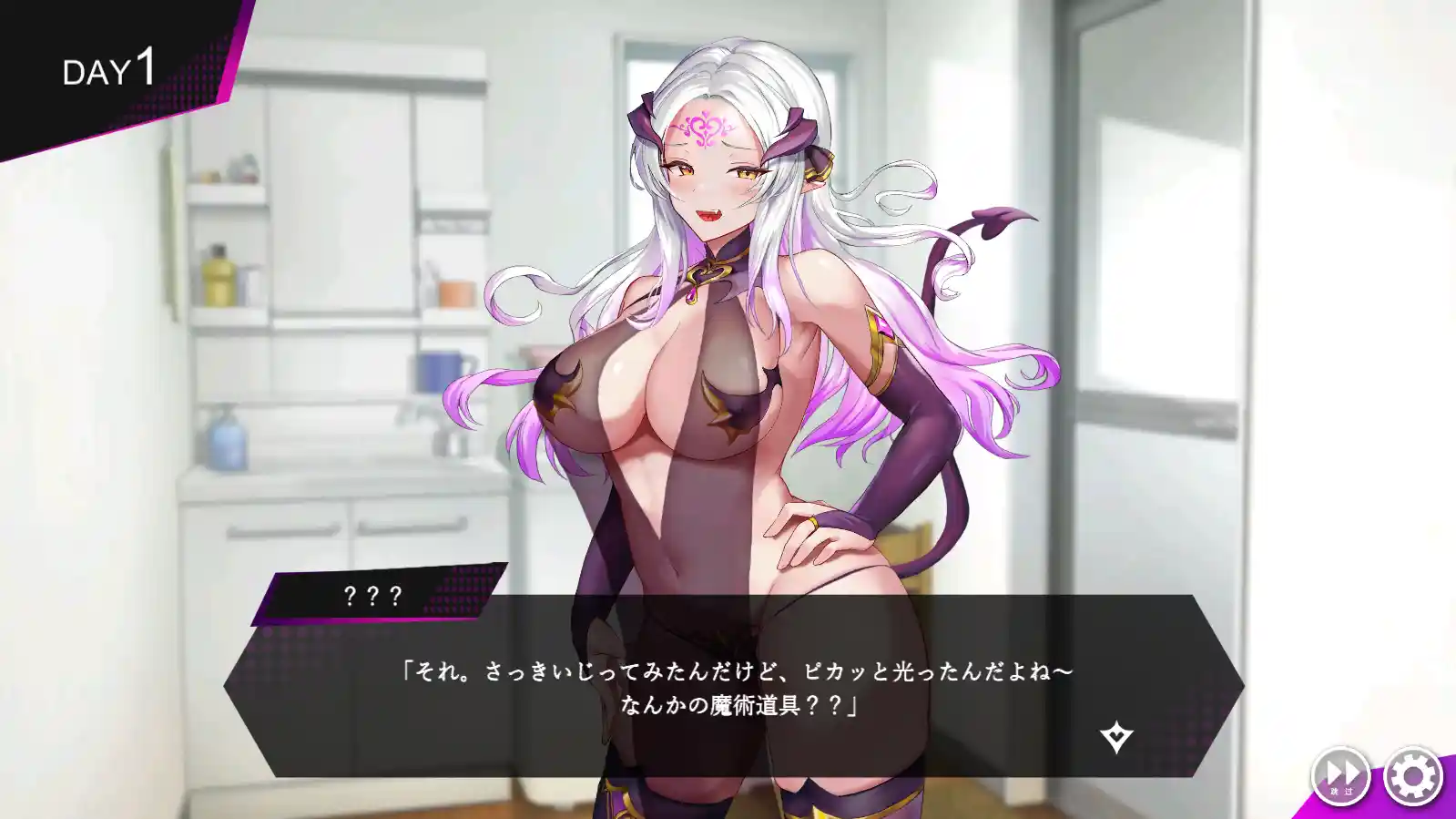Click the day counter showing DAY 1
The image size is (1456, 819).
click(109, 68)
